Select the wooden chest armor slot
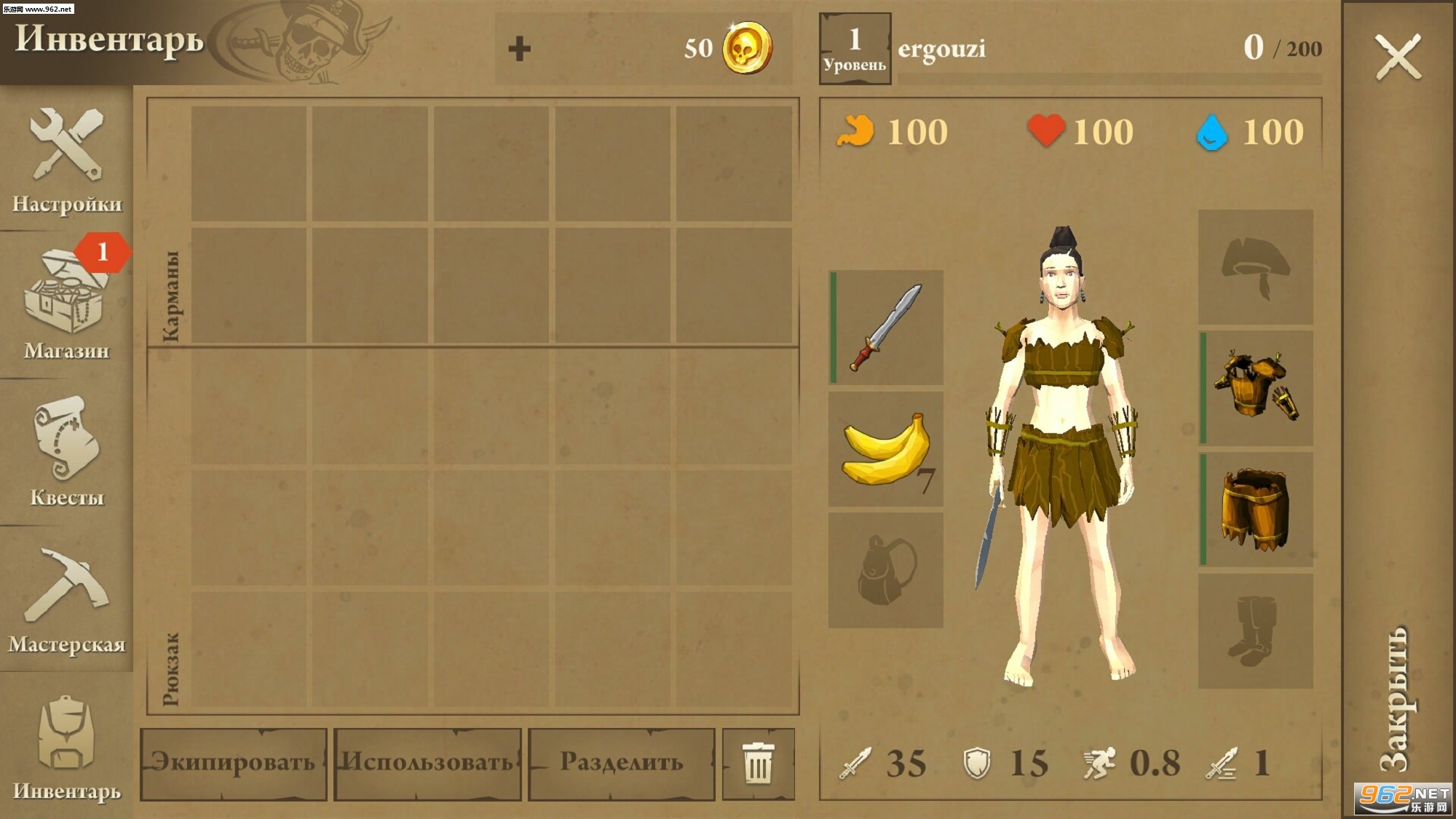The image size is (1456, 819). [1256, 388]
